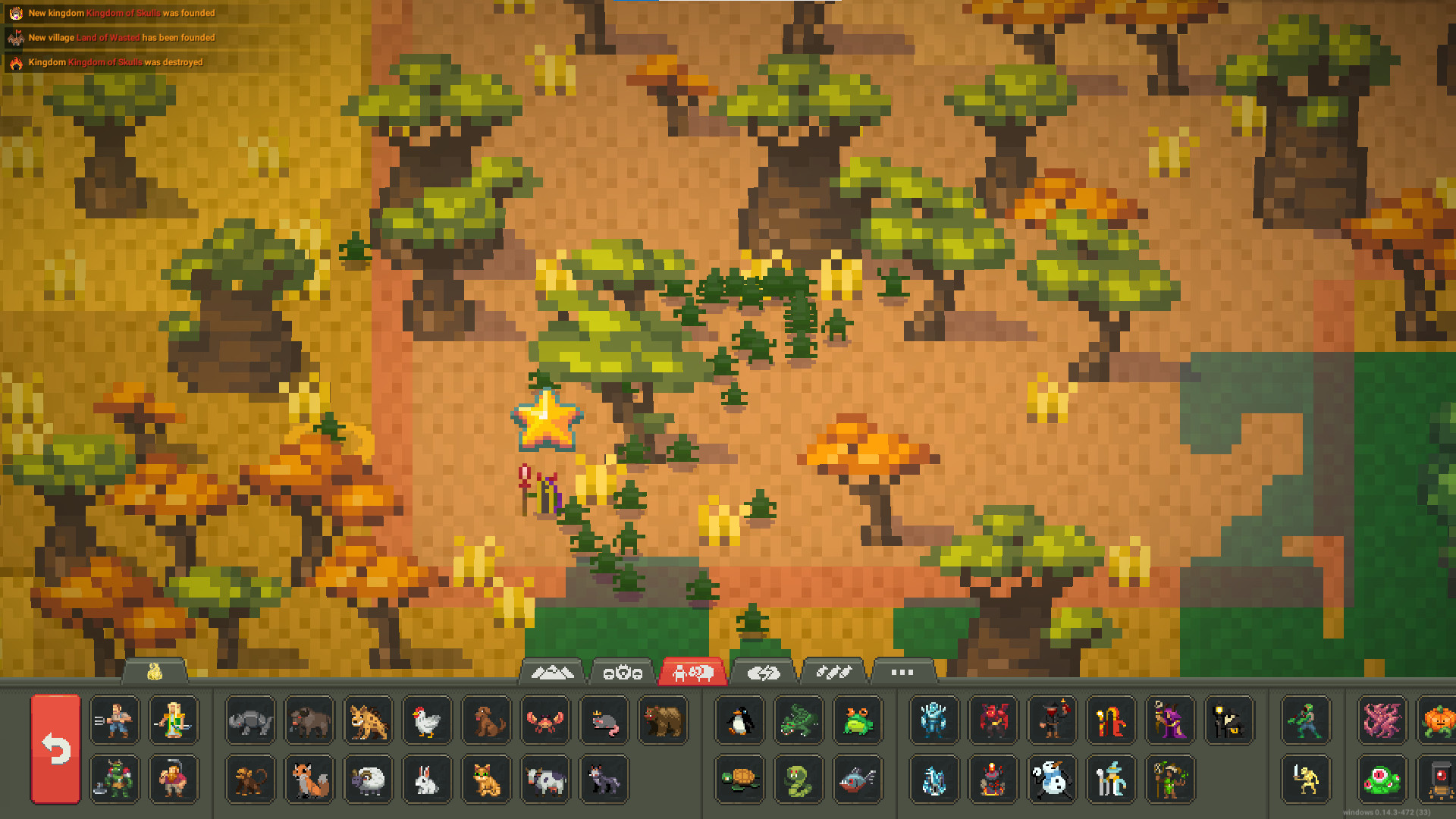1456x819 pixels.
Task: Spawn a rhino on the map
Action: pyautogui.click(x=249, y=721)
